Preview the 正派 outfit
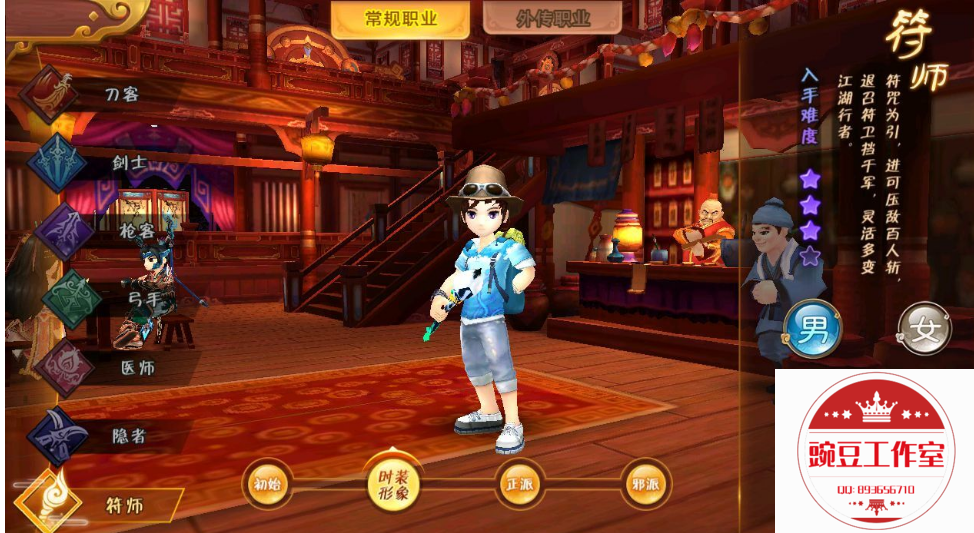The height and width of the screenshot is (533, 974). coord(521,485)
